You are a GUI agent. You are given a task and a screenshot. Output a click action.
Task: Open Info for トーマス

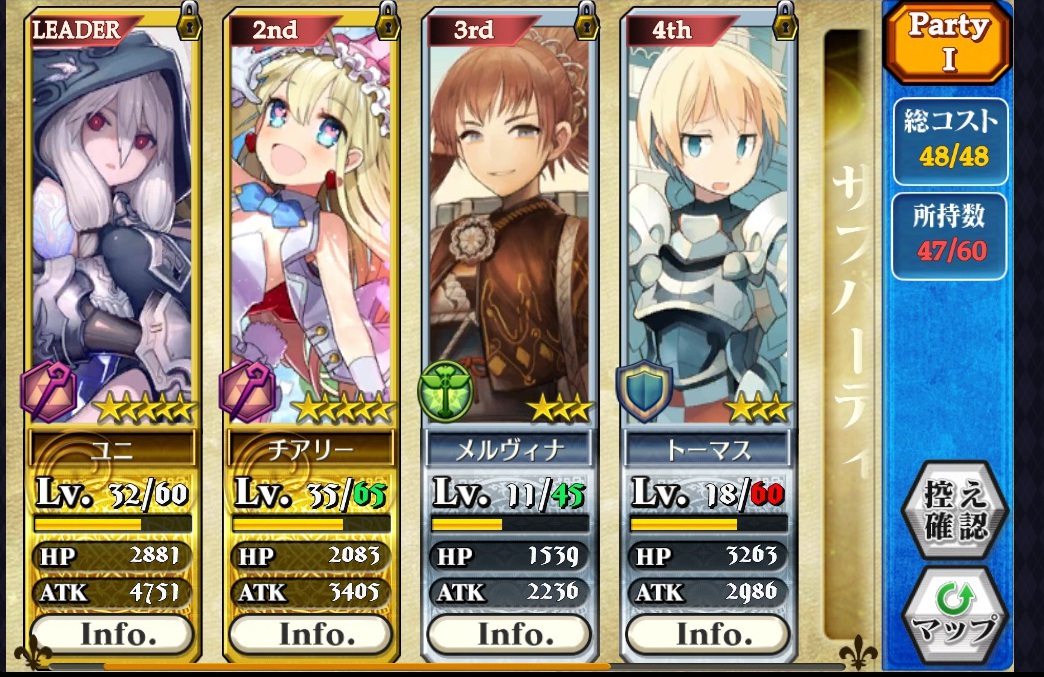pos(707,634)
